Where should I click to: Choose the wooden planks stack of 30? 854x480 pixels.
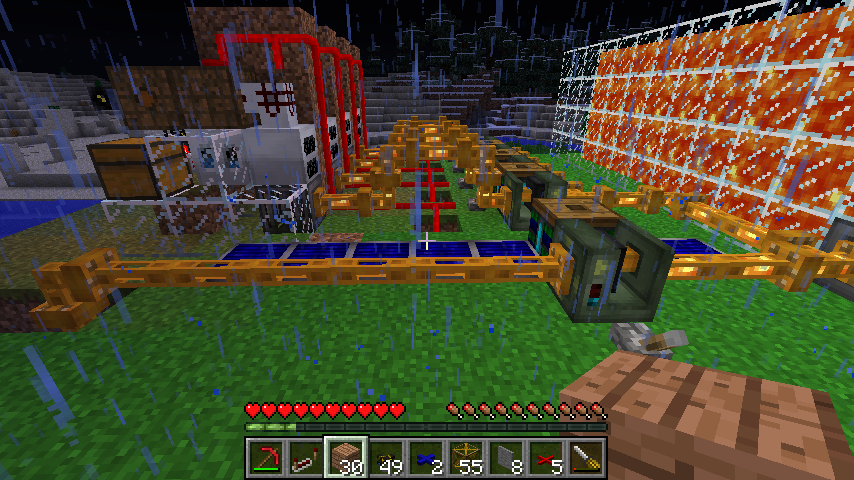[x=346, y=457]
